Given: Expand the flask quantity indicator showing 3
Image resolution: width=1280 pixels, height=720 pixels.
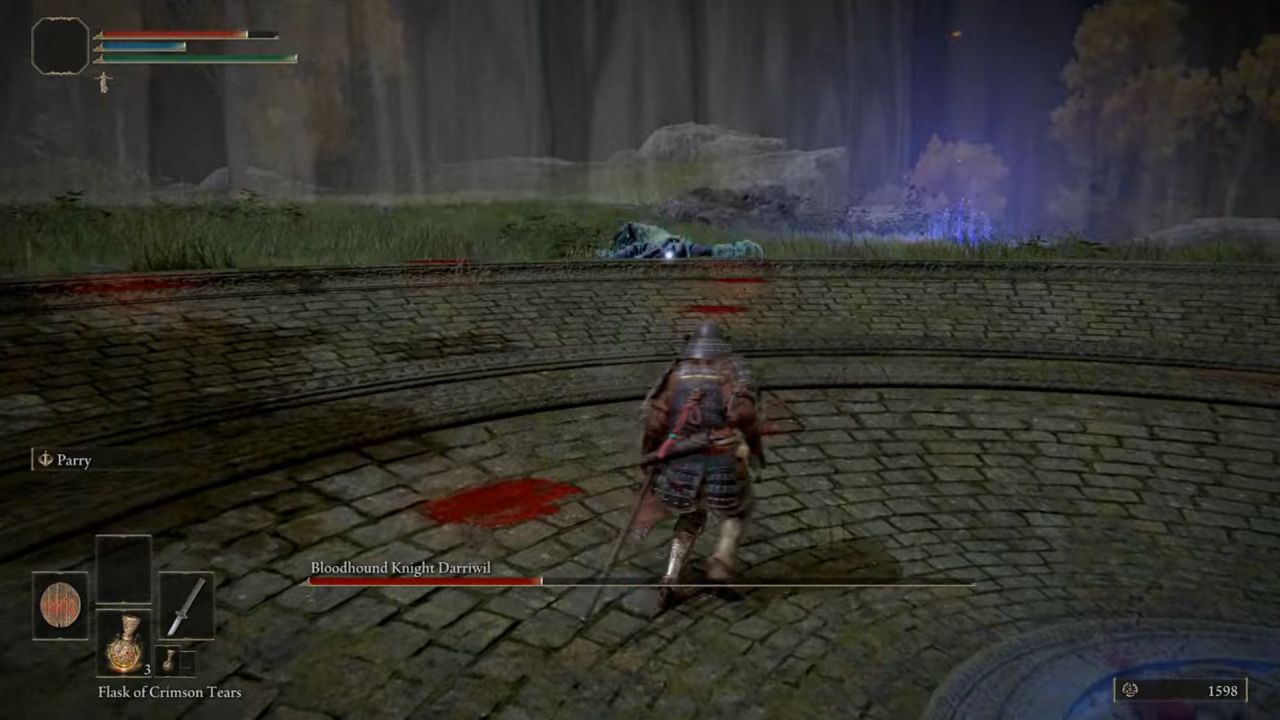Looking at the screenshot, I should [147, 670].
